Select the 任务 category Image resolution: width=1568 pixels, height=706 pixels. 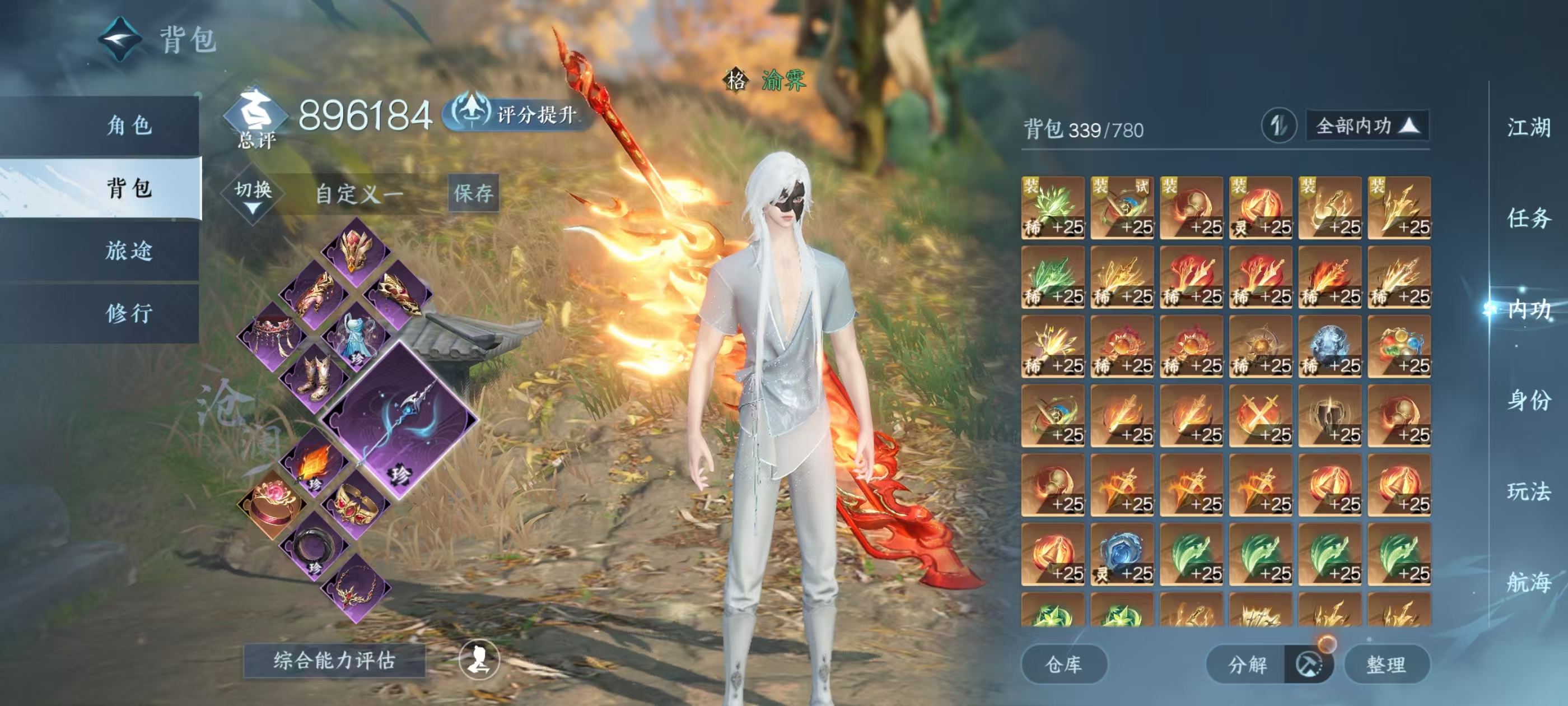pos(1528,218)
